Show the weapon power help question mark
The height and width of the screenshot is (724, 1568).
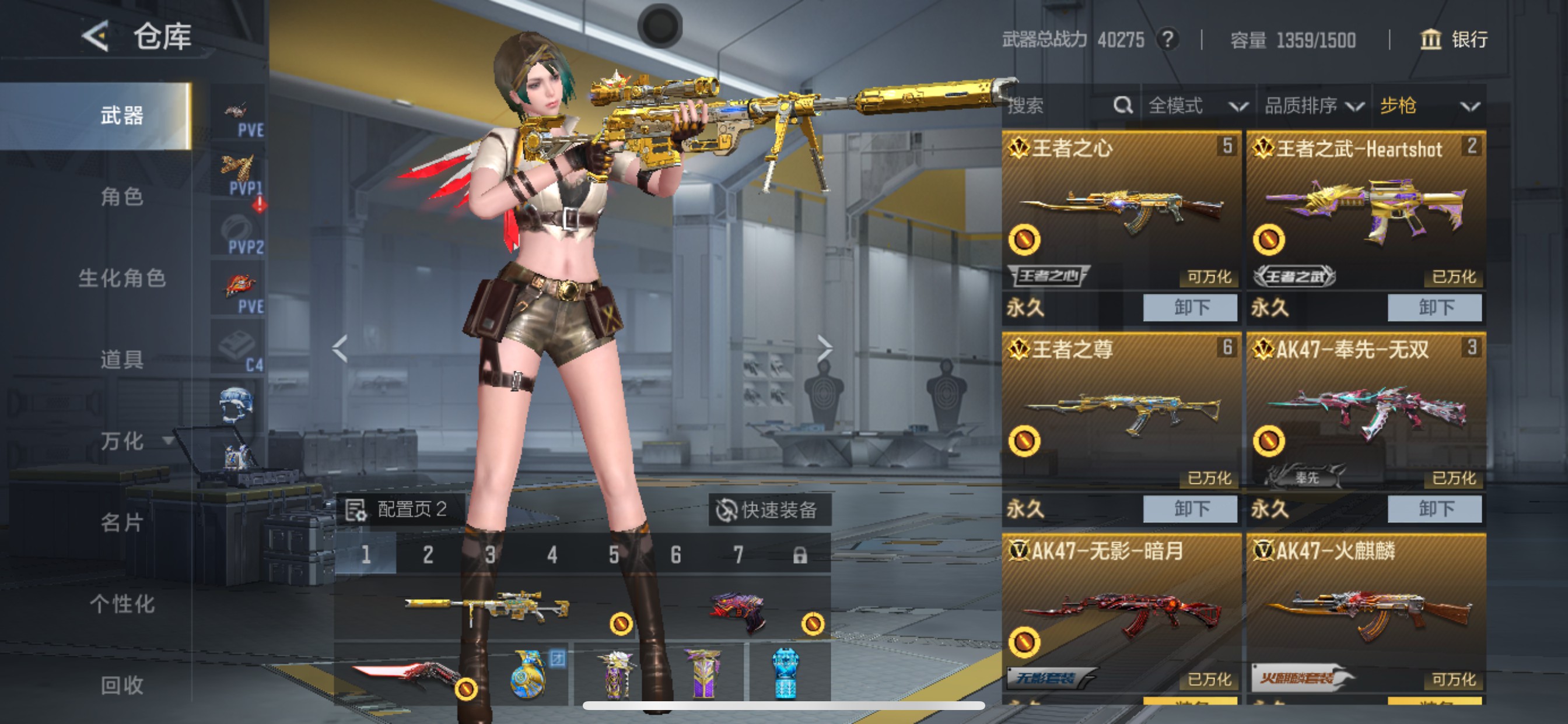(x=1167, y=40)
